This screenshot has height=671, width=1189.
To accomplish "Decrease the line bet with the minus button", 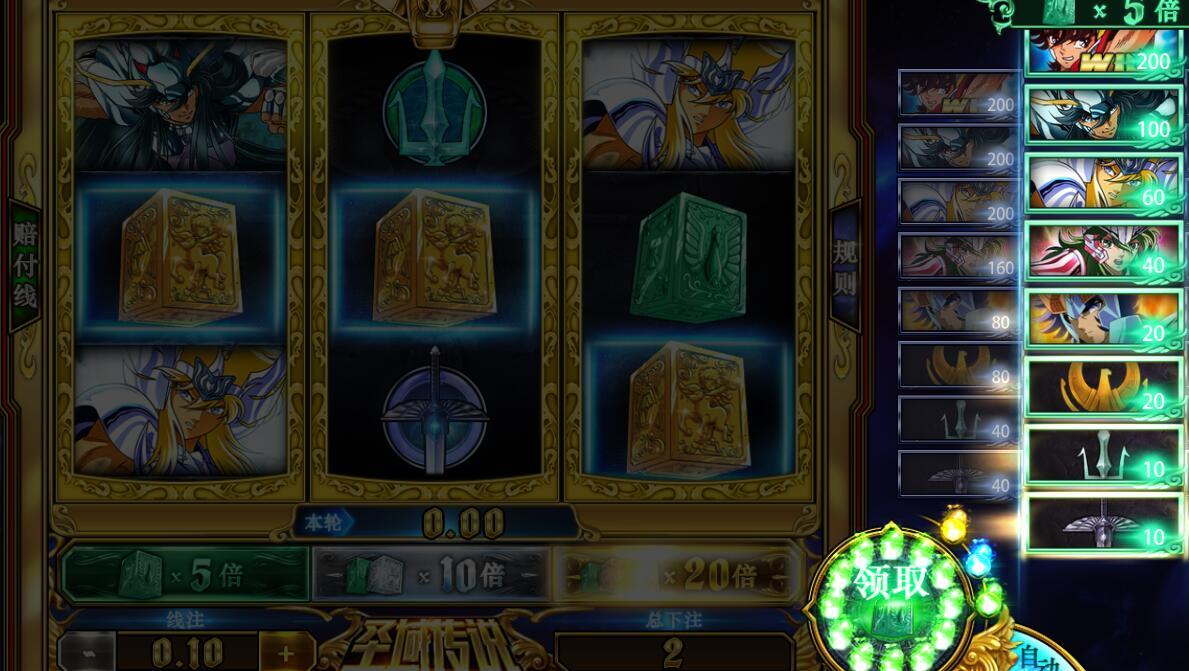I will point(88,653).
